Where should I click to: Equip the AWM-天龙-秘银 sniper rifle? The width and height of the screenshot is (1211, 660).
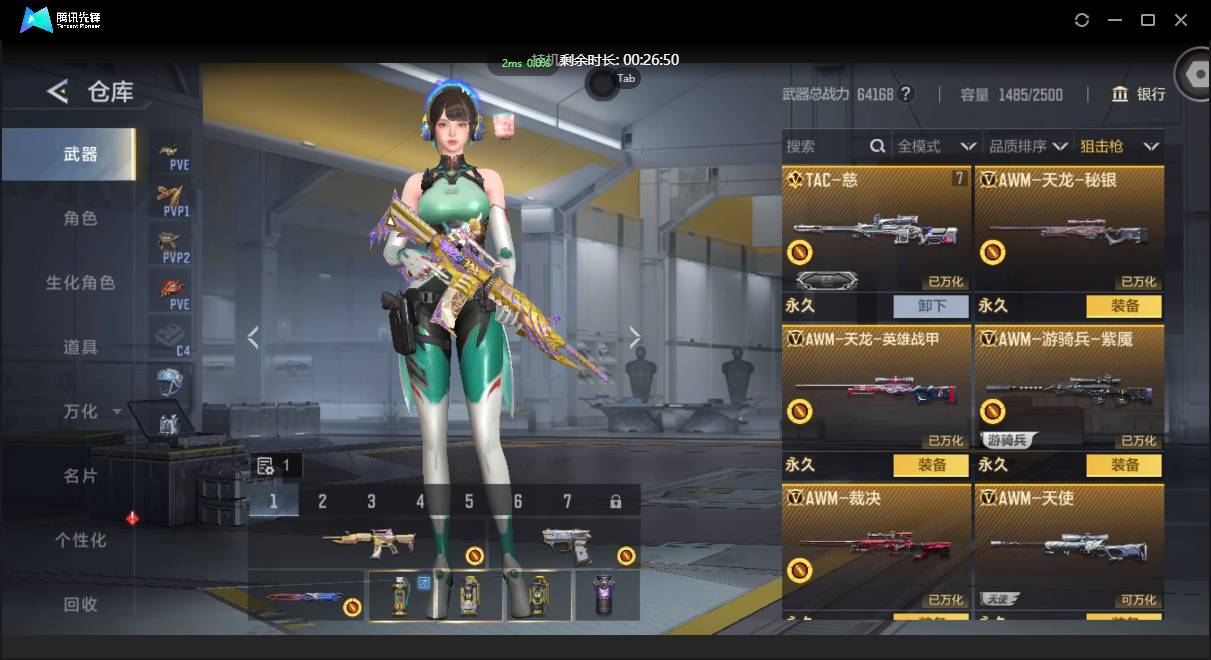click(1124, 306)
